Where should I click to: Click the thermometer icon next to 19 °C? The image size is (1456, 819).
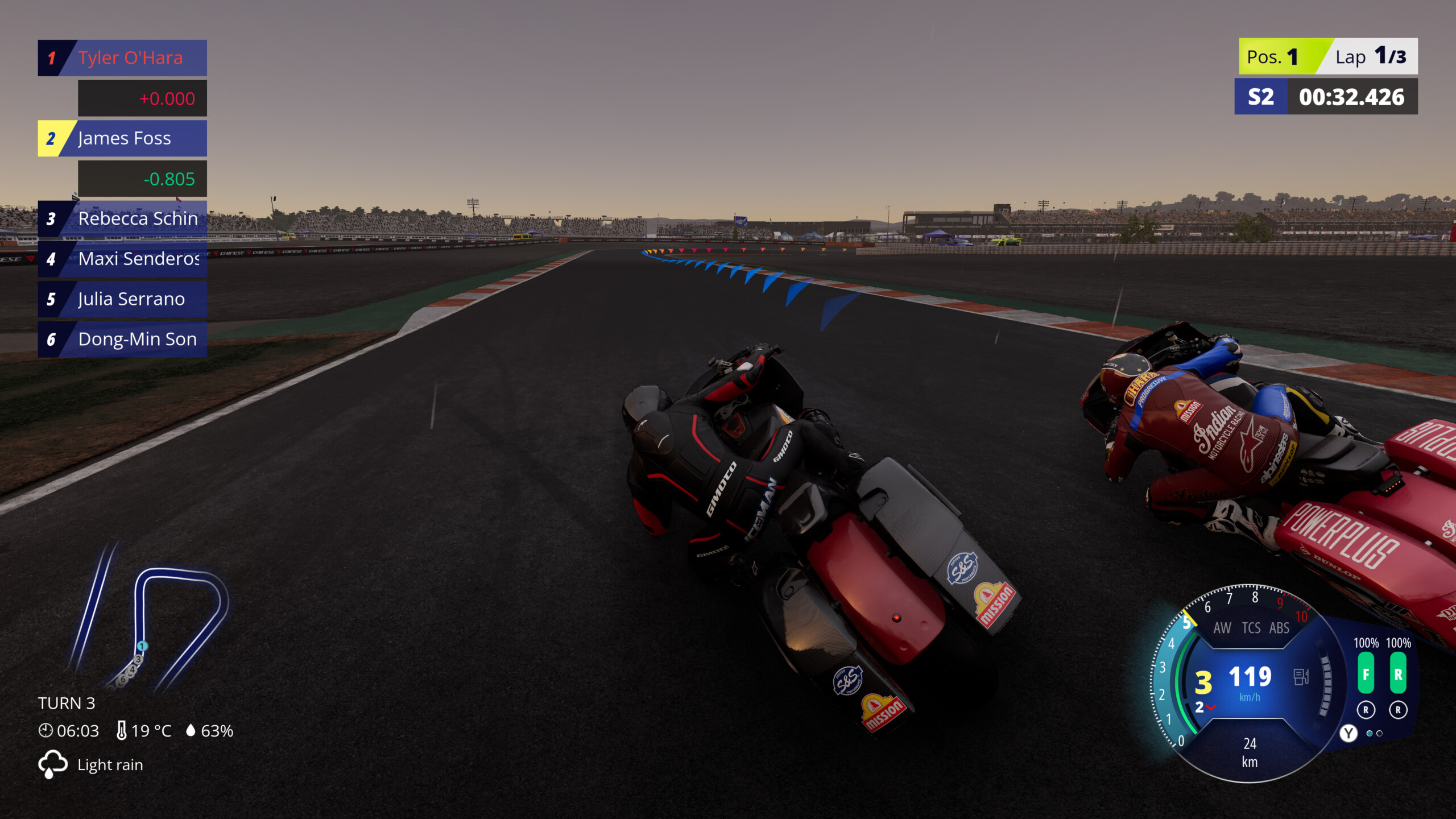point(122,730)
